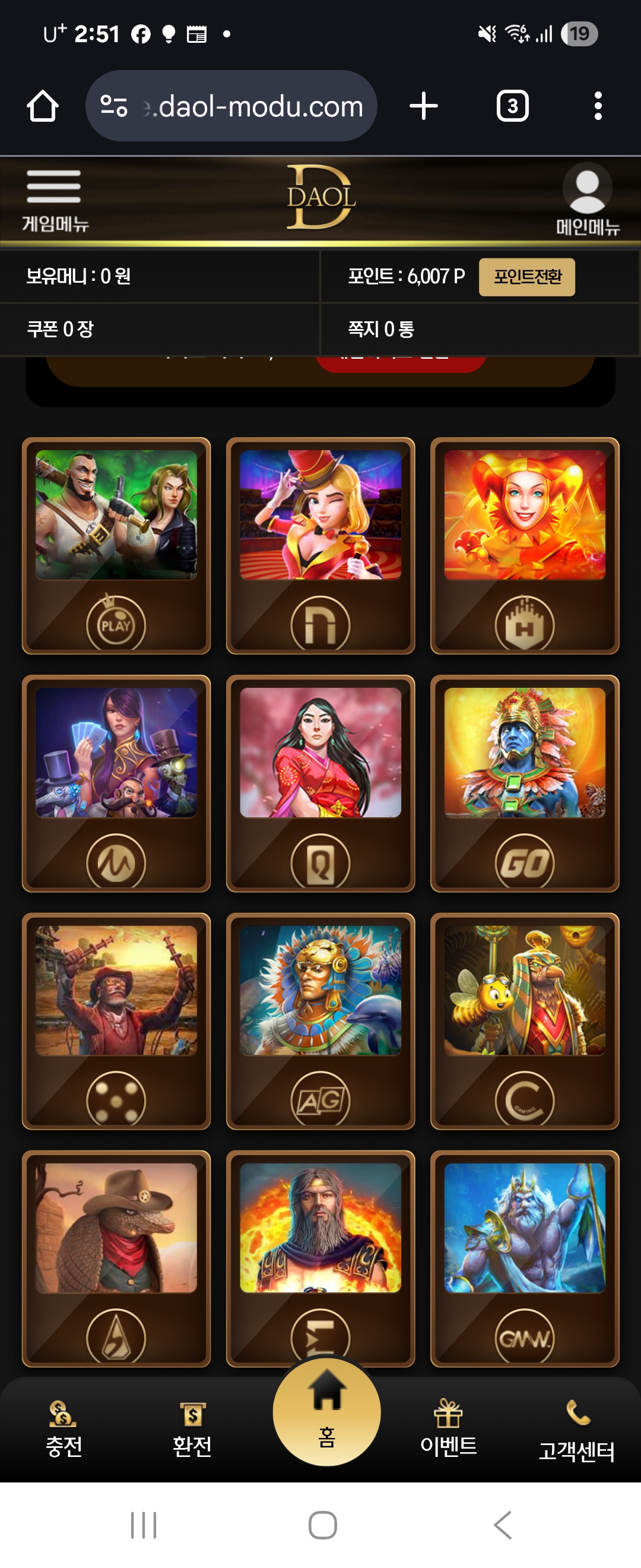Viewport: 641px width, 1568px height.
Task: Select the 홈 home button
Action: [326, 1412]
